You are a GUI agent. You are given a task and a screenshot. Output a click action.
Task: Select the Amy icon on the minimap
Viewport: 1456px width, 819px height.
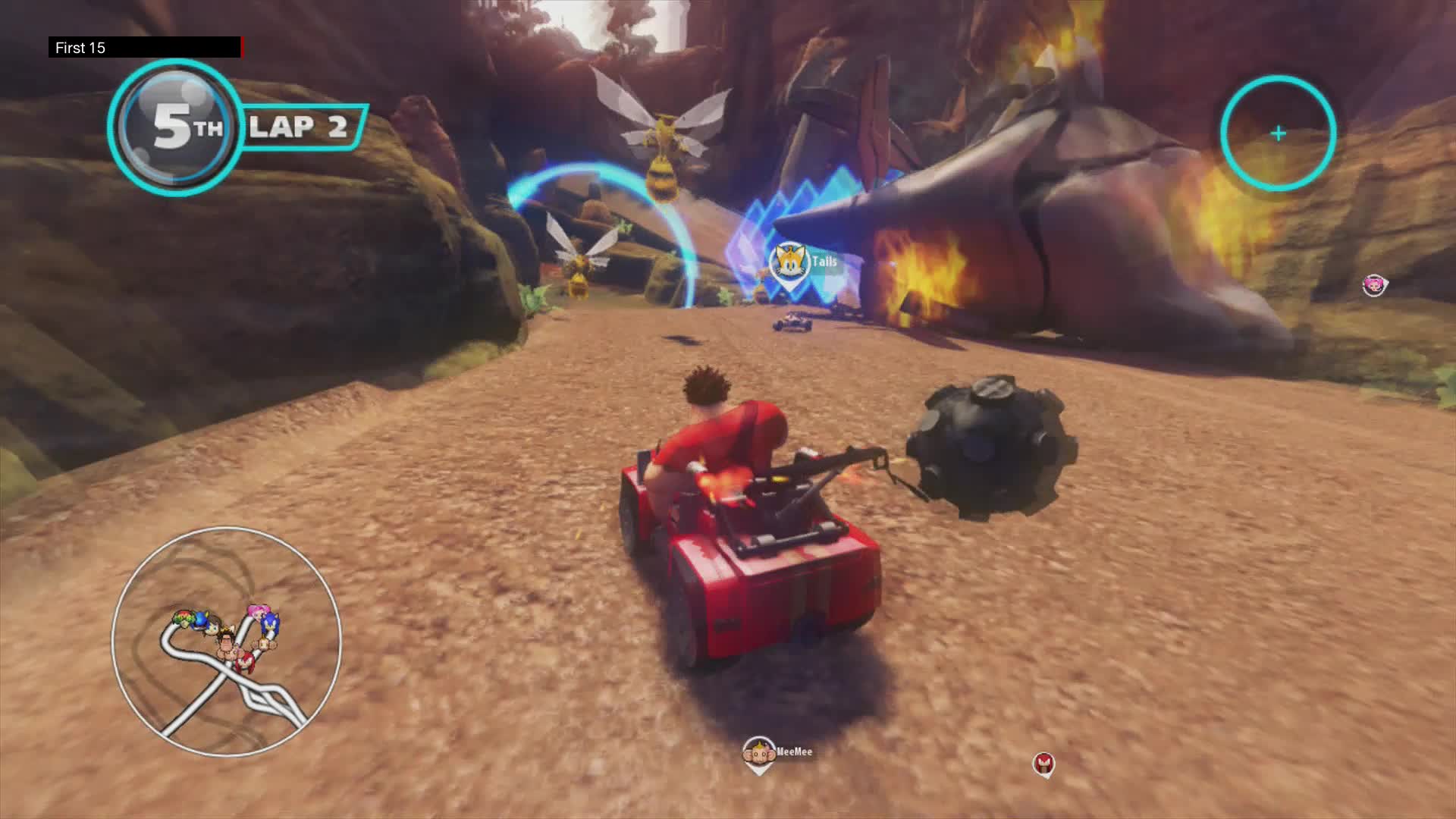tap(256, 612)
